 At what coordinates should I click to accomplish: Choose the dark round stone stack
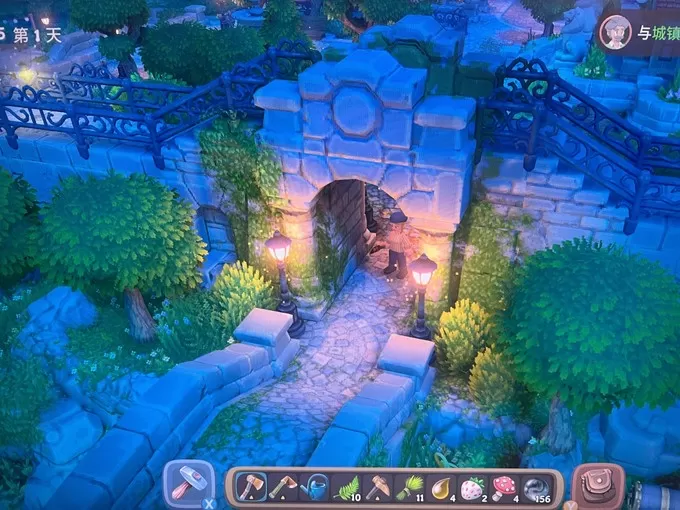pos(537,488)
